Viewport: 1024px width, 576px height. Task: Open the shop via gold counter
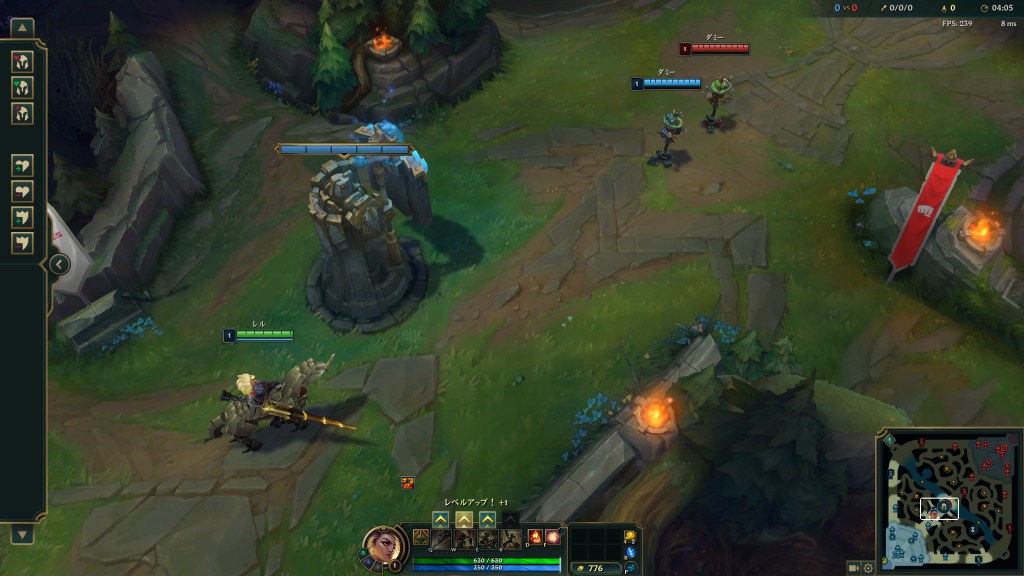tap(592, 568)
